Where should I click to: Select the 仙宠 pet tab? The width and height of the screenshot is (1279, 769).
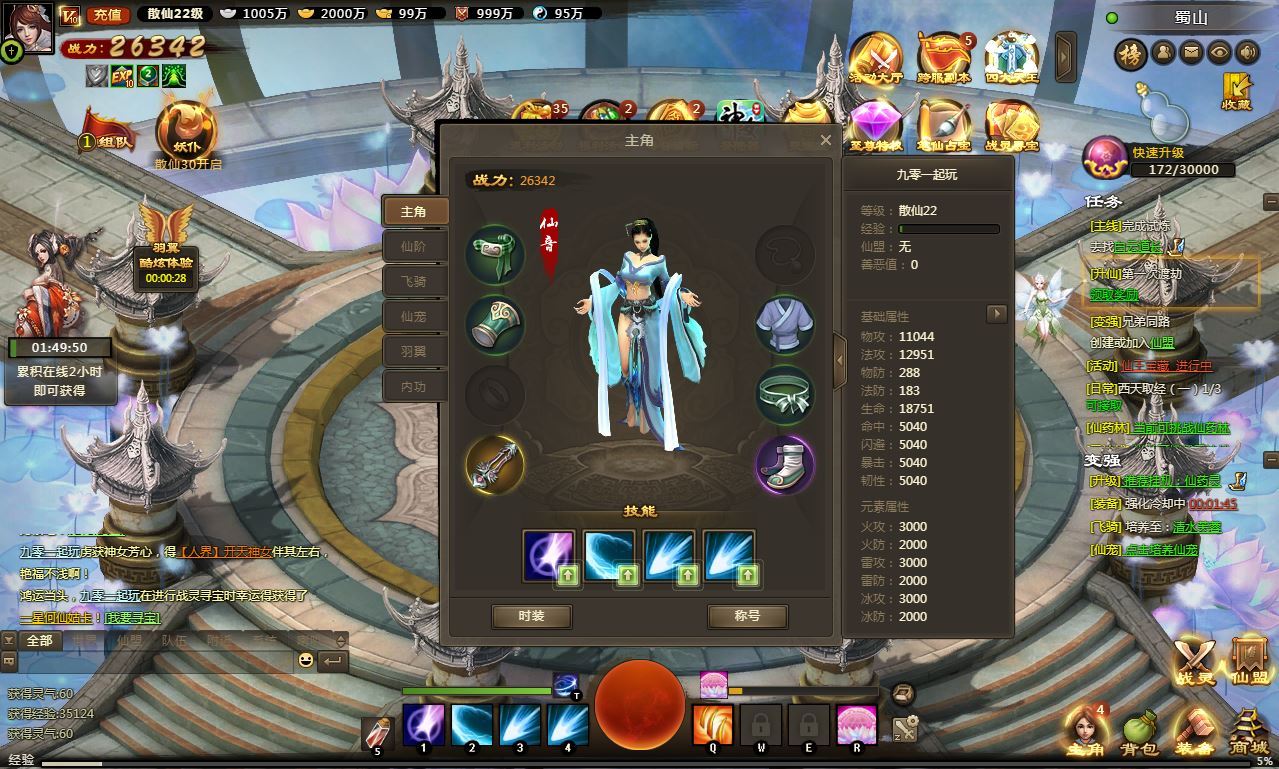(413, 316)
